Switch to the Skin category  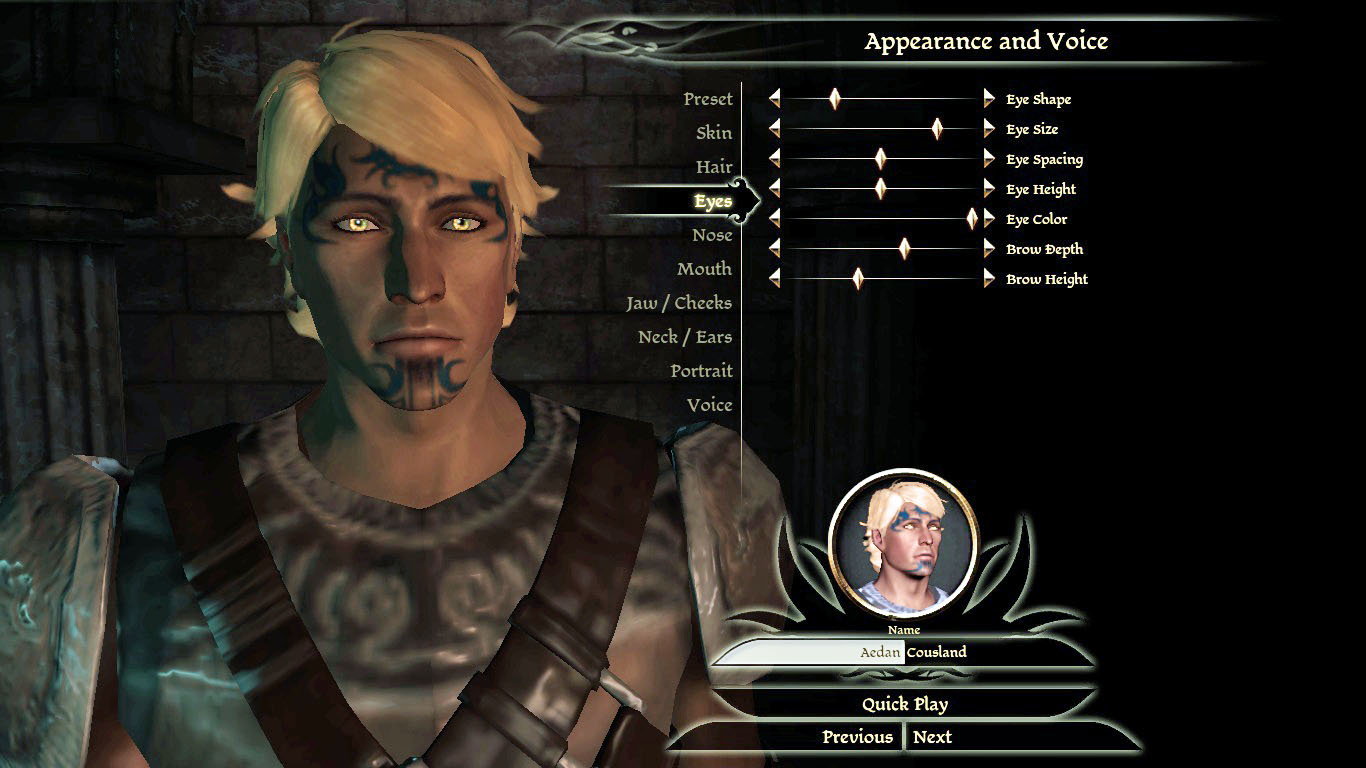click(x=714, y=133)
